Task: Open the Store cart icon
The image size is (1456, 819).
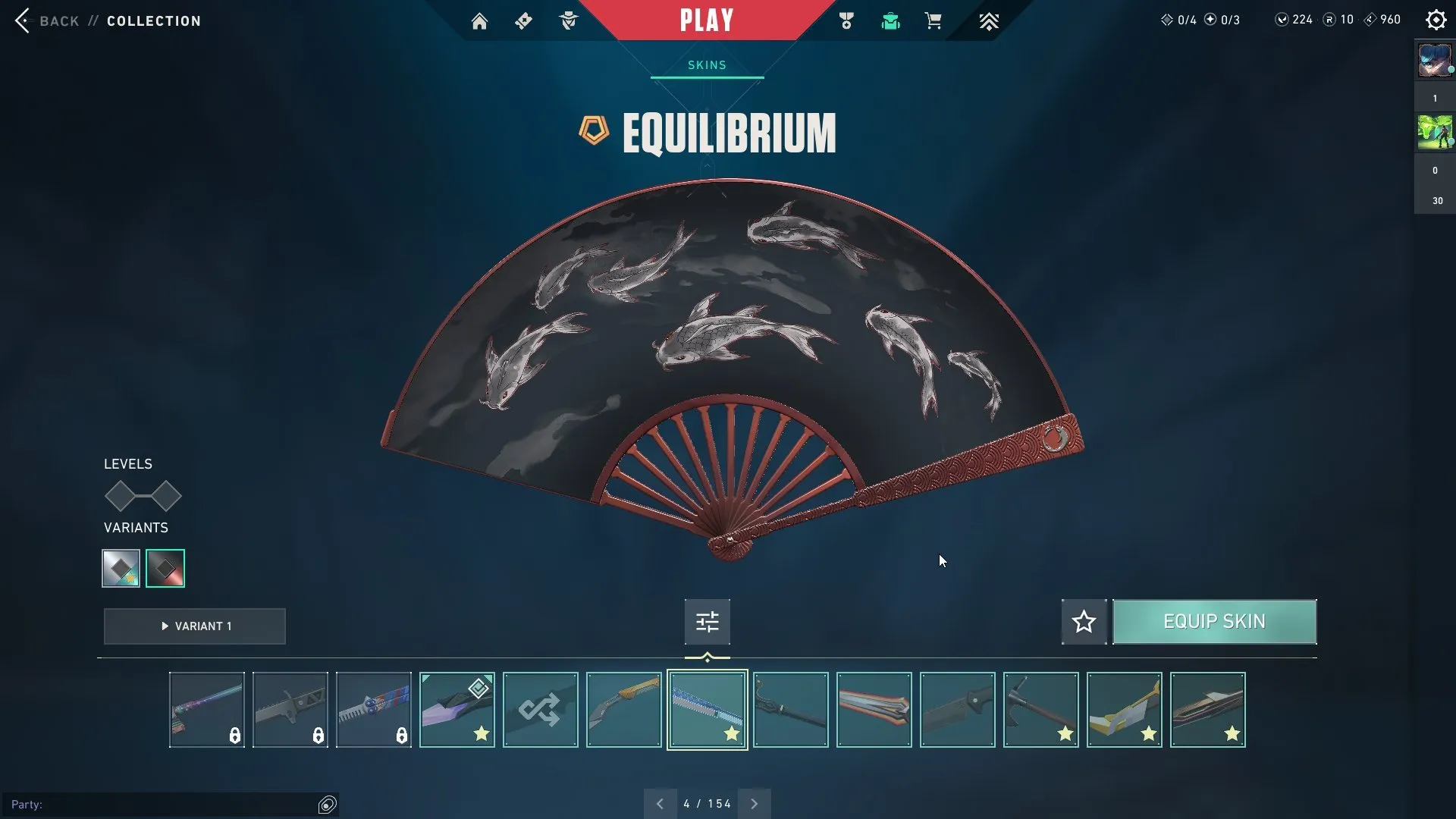Action: pyautogui.click(x=934, y=20)
